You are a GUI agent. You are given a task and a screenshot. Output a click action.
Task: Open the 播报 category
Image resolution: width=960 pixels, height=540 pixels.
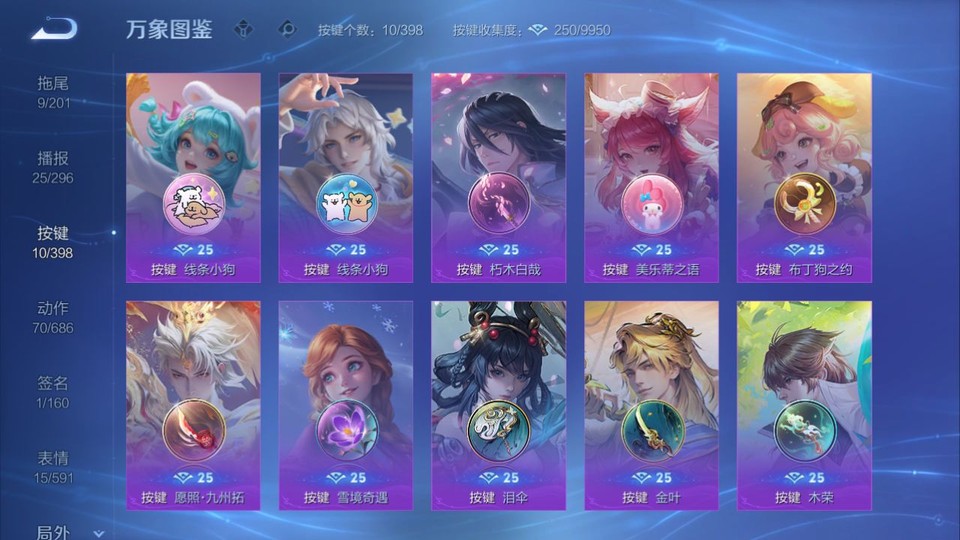tap(54, 167)
